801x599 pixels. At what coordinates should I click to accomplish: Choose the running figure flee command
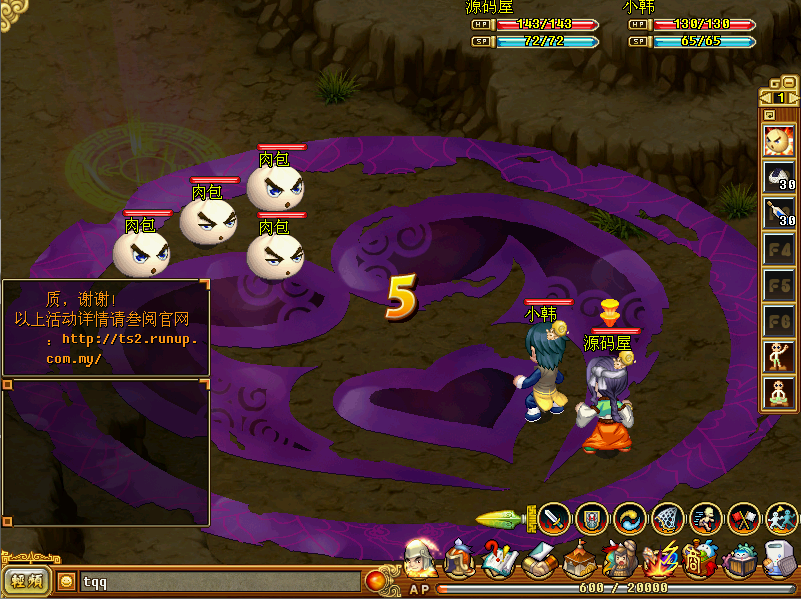(x=705, y=518)
